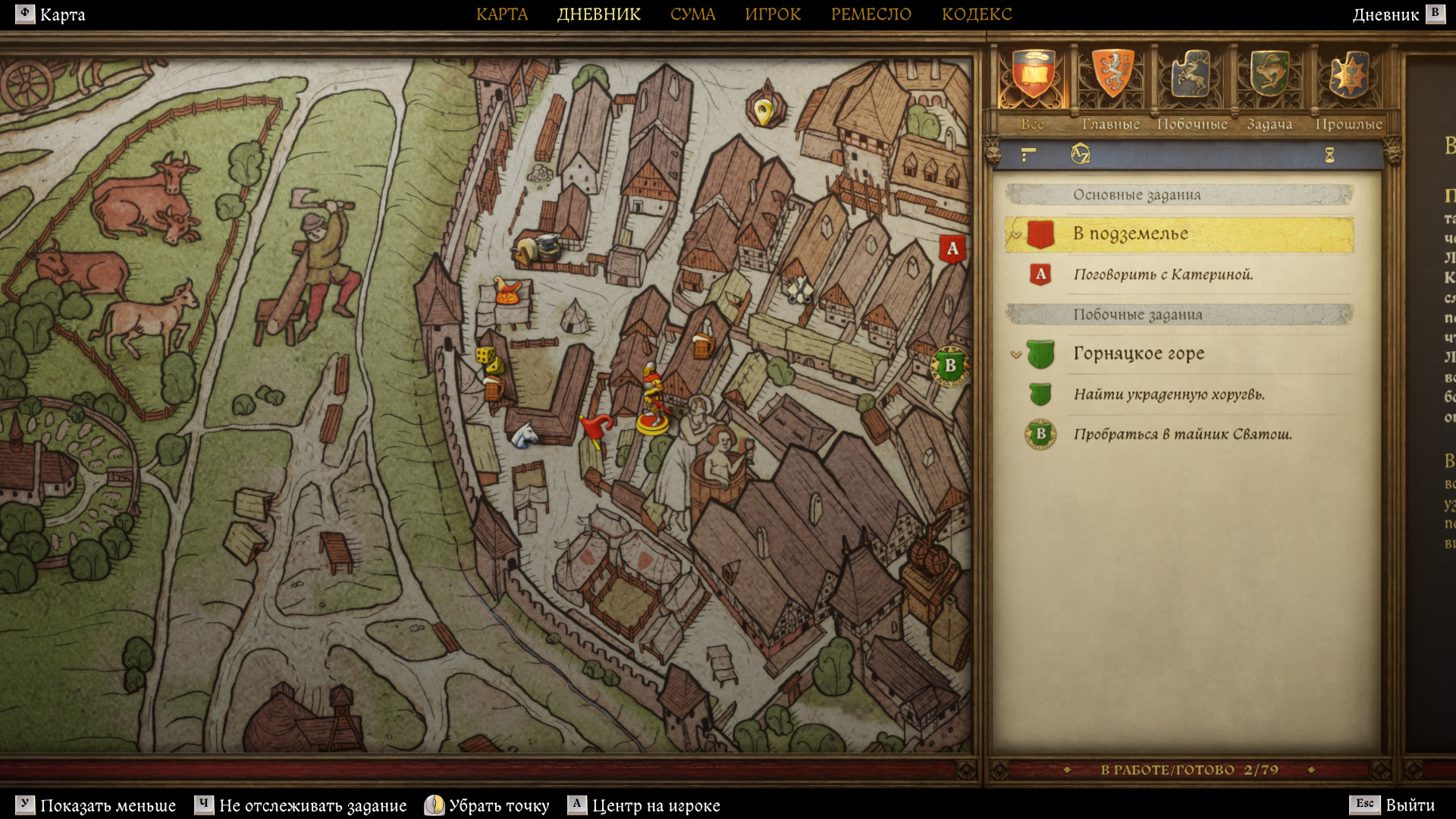This screenshot has width=1456, height=819.
Task: Pick objective Пробраться в тайник Святош
Action: pos(1182,435)
